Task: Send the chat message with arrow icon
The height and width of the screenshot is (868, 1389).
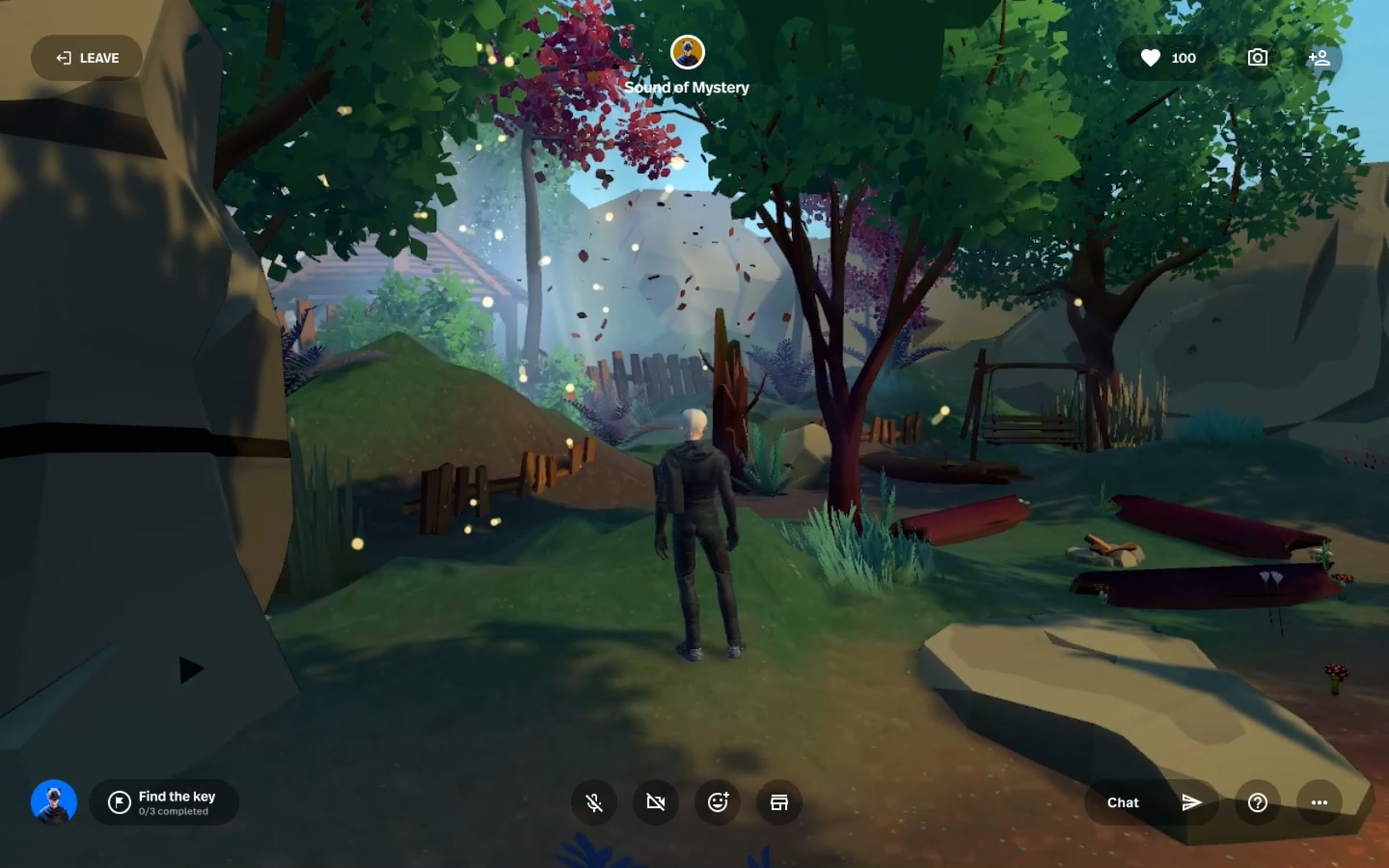Action: [x=1191, y=803]
